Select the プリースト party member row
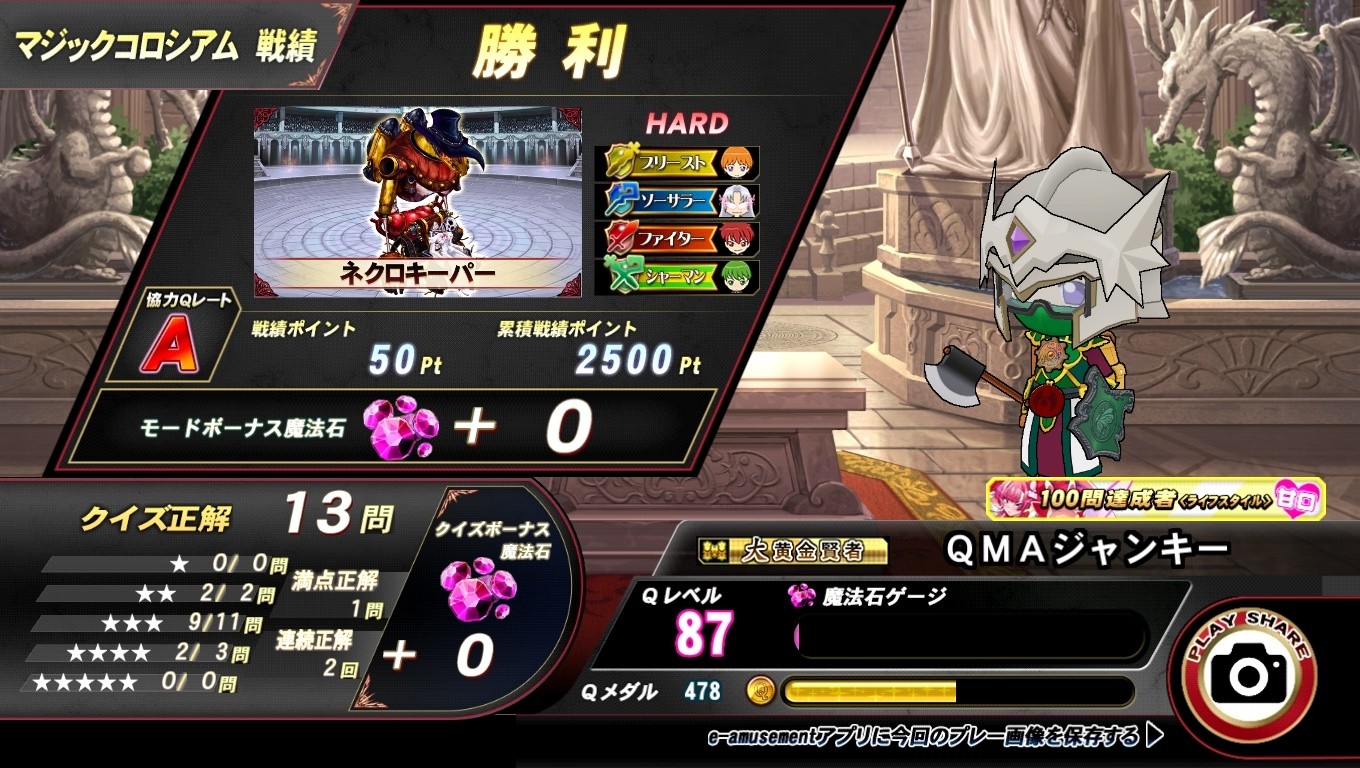 677,163
